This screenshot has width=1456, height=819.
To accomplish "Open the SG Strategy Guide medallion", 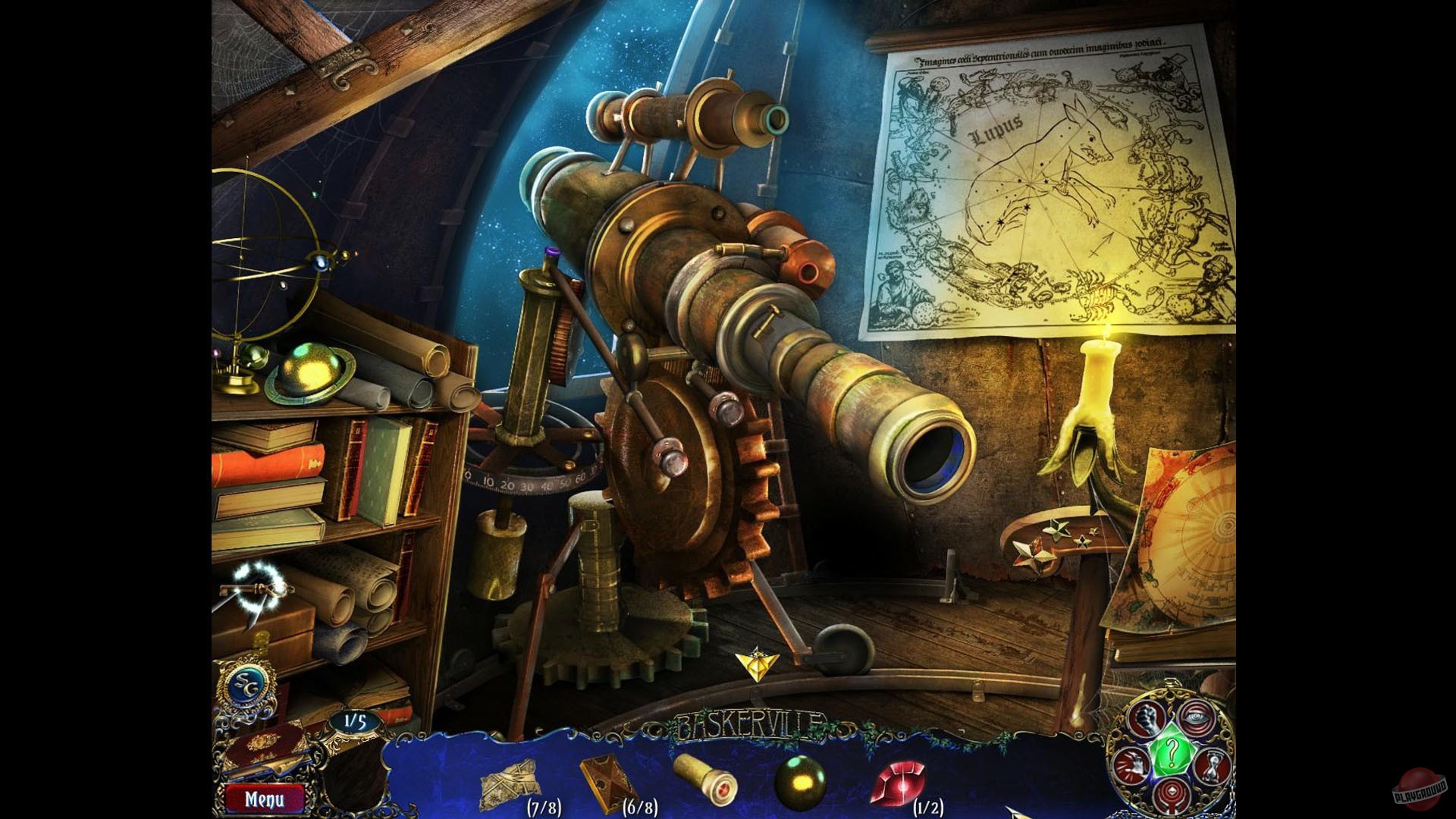I will point(246,687).
